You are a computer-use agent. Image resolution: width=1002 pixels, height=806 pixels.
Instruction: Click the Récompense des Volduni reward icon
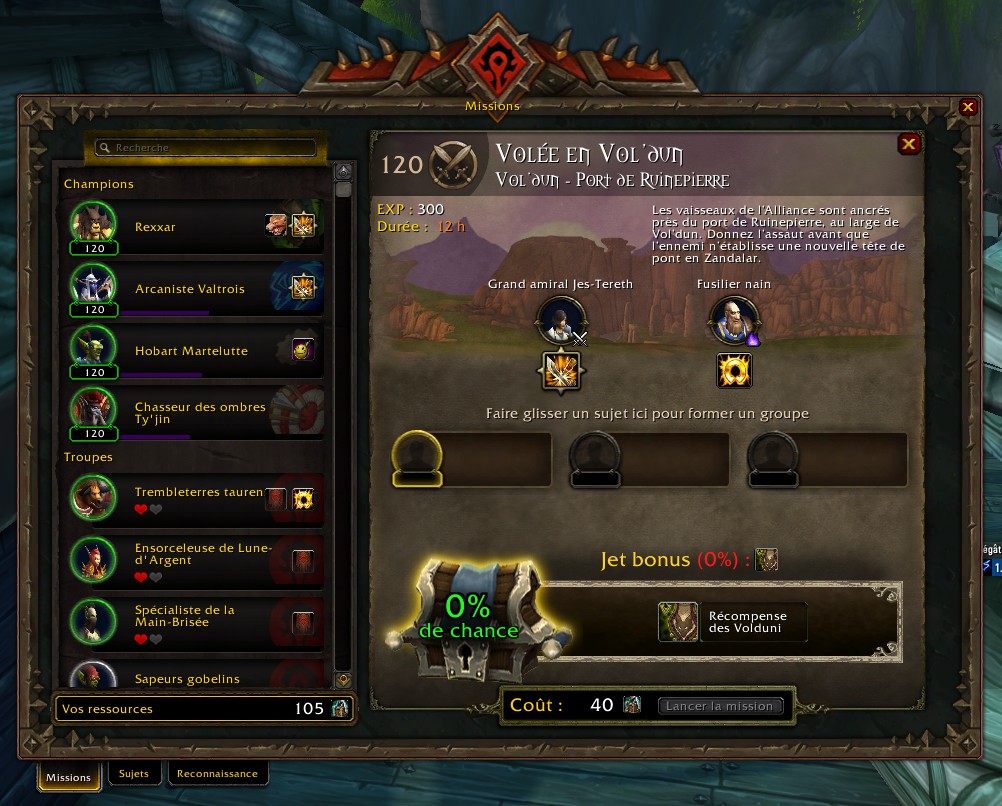tap(677, 621)
